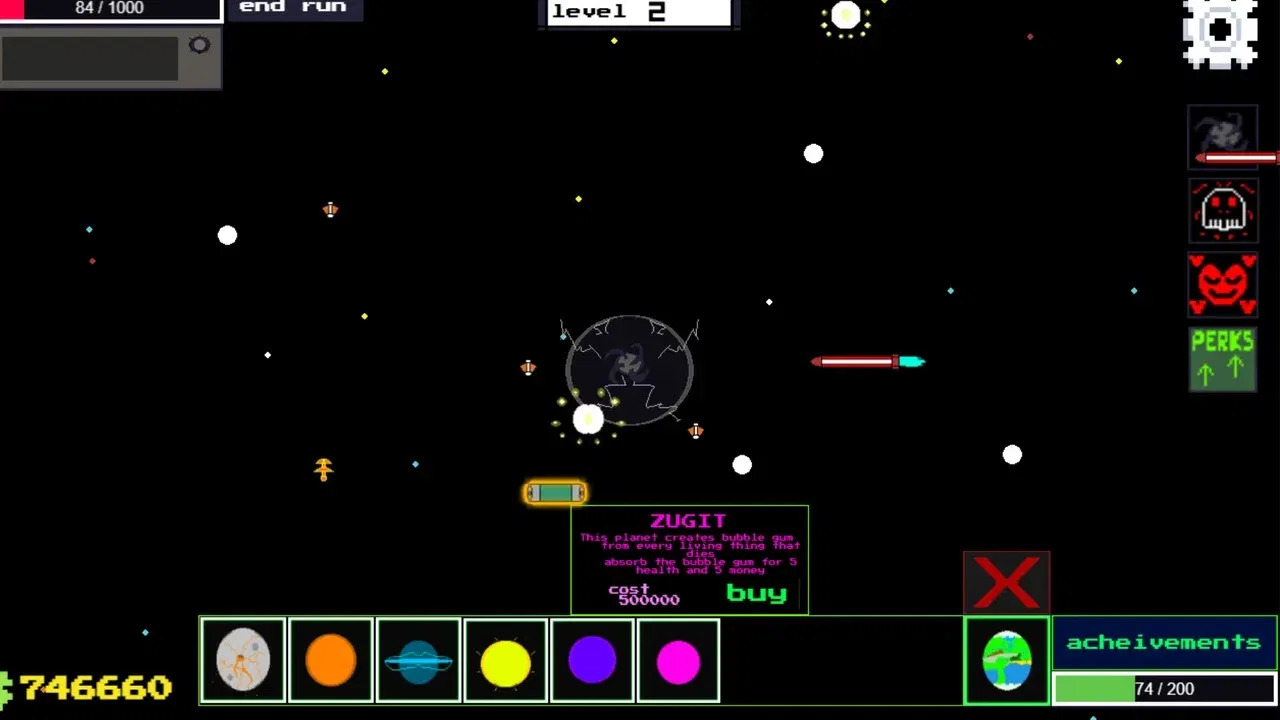Click the achievements progress bar showing 74/200
This screenshot has width=1280, height=720.
[x=1163, y=689]
